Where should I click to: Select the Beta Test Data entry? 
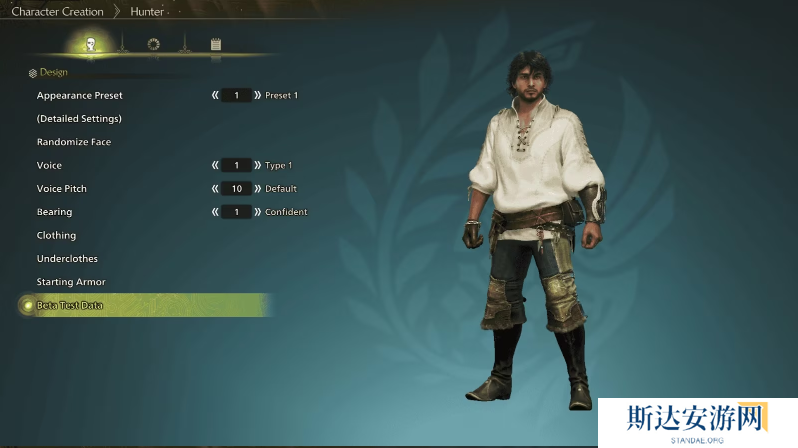tap(70, 305)
